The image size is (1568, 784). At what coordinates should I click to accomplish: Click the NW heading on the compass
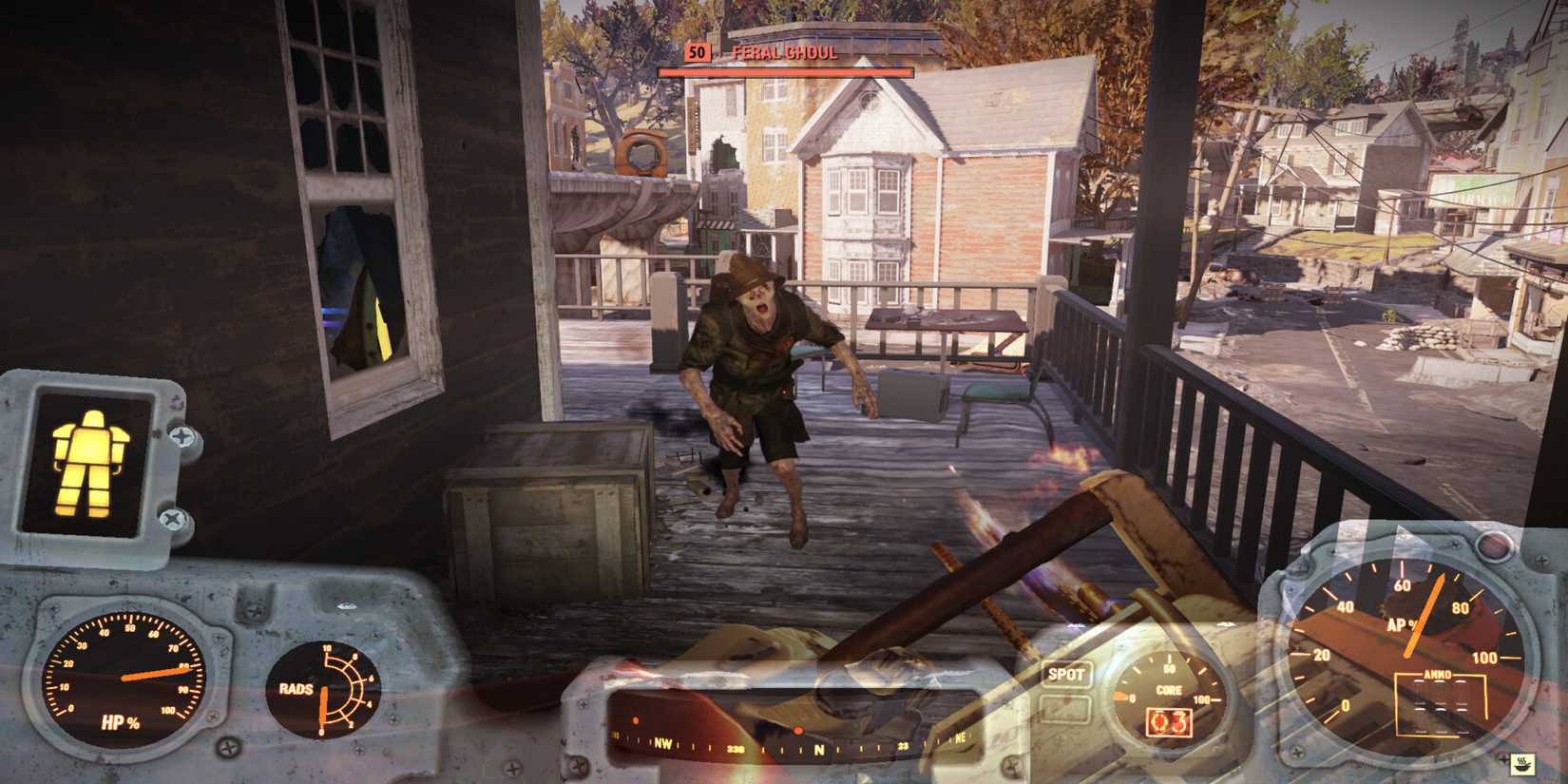pyautogui.click(x=662, y=744)
